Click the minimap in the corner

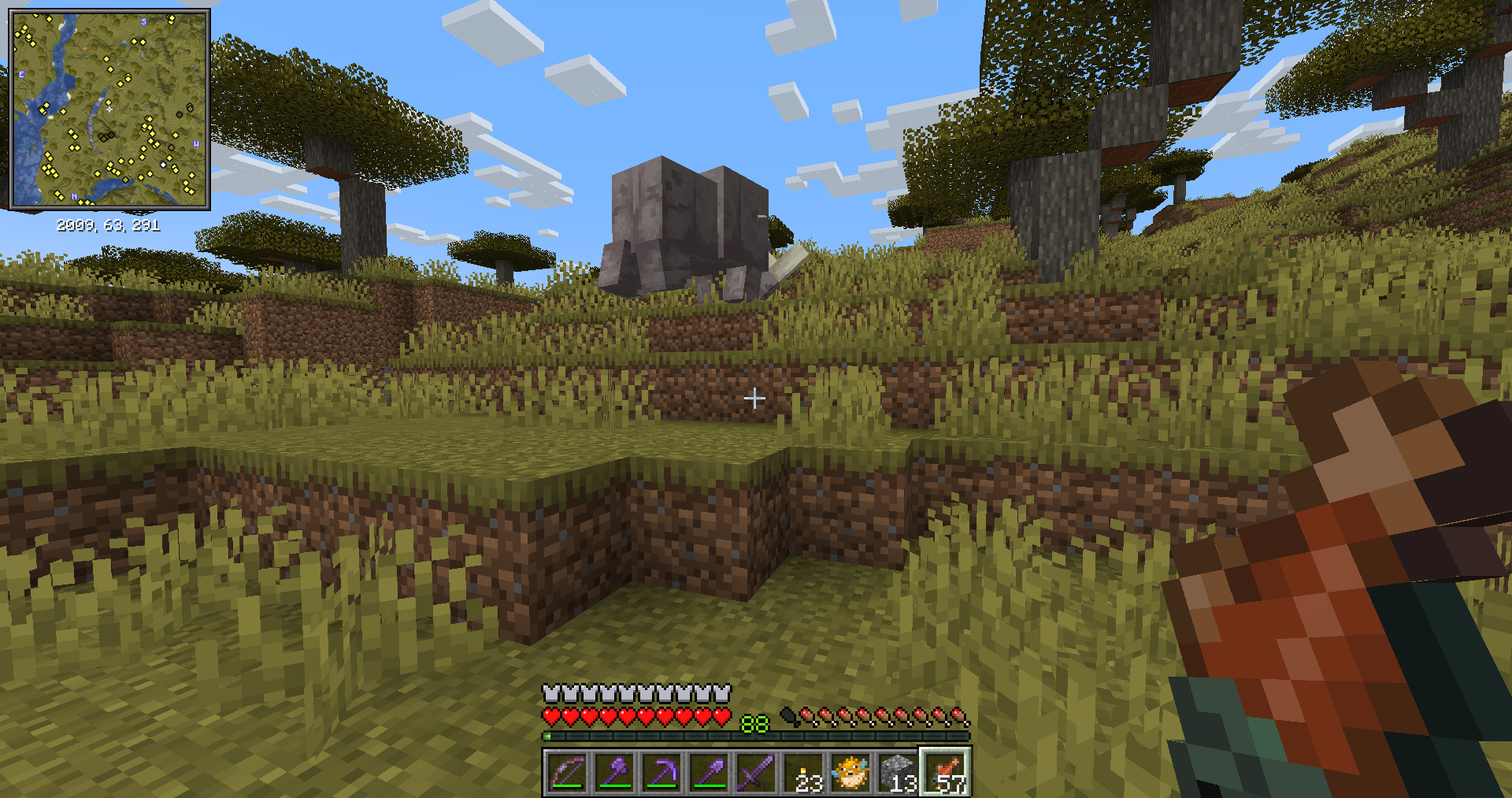(109, 109)
